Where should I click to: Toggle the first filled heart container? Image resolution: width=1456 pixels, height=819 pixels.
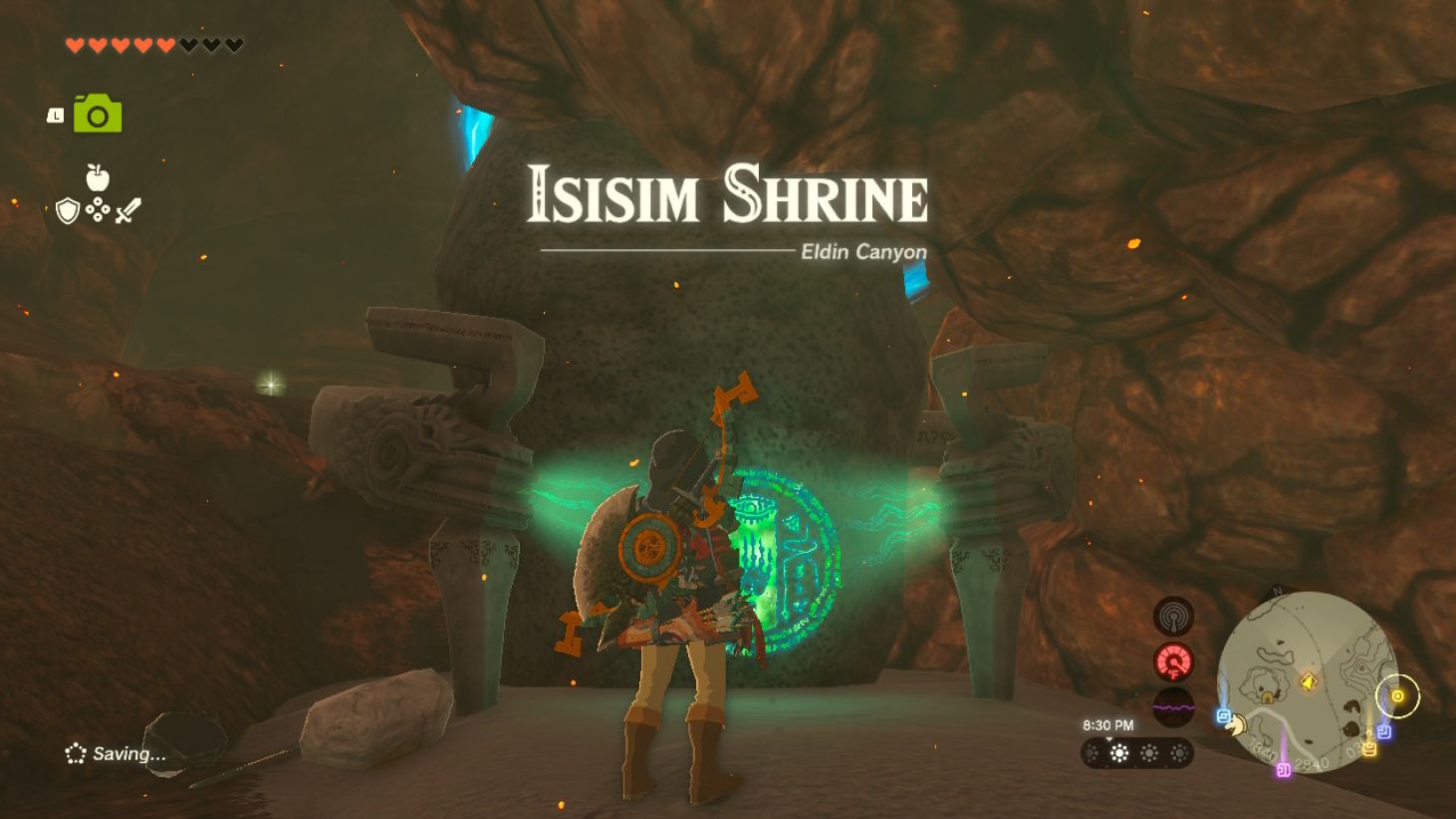coord(74,45)
